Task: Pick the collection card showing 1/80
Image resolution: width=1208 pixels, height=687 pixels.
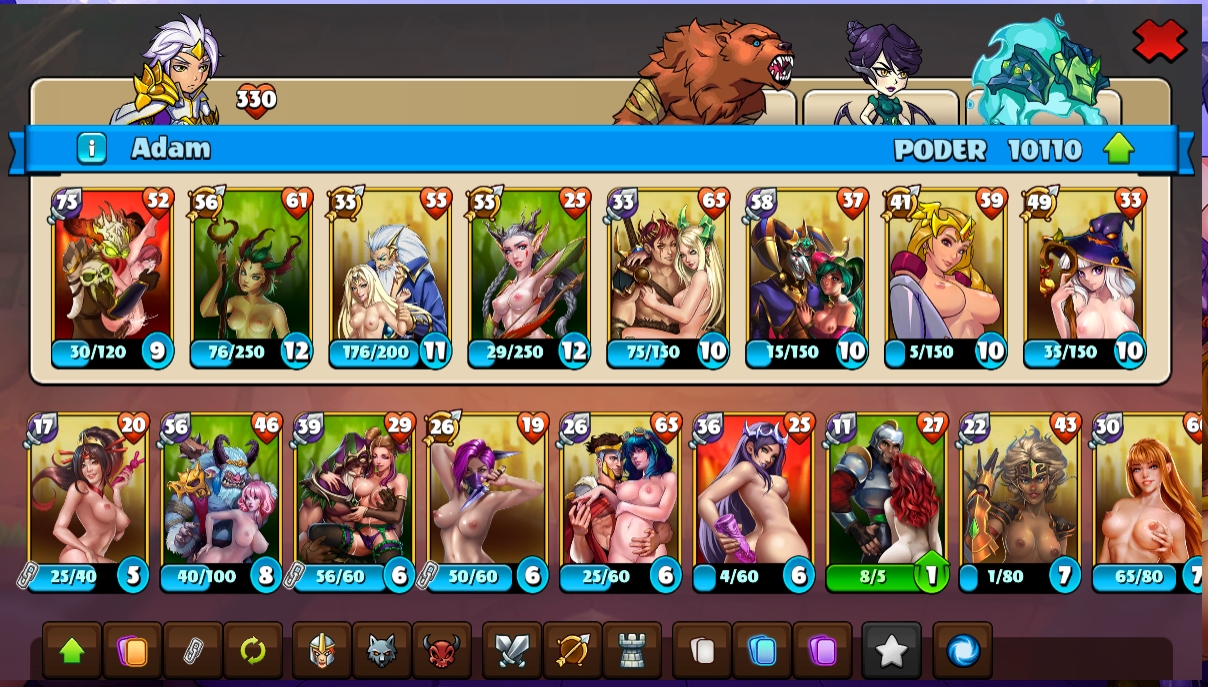Action: tap(1019, 502)
